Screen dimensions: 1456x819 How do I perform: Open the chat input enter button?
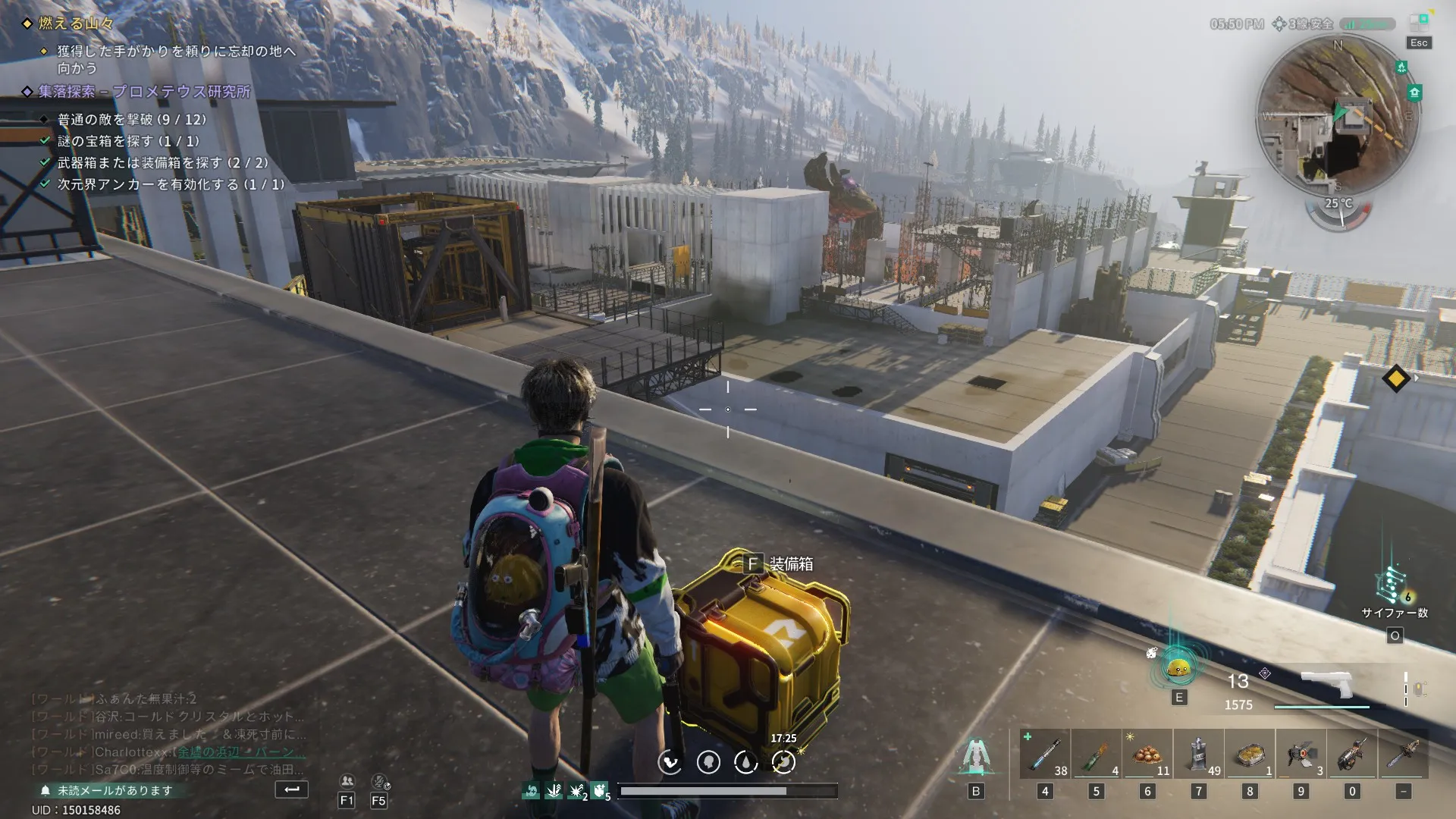tap(291, 789)
